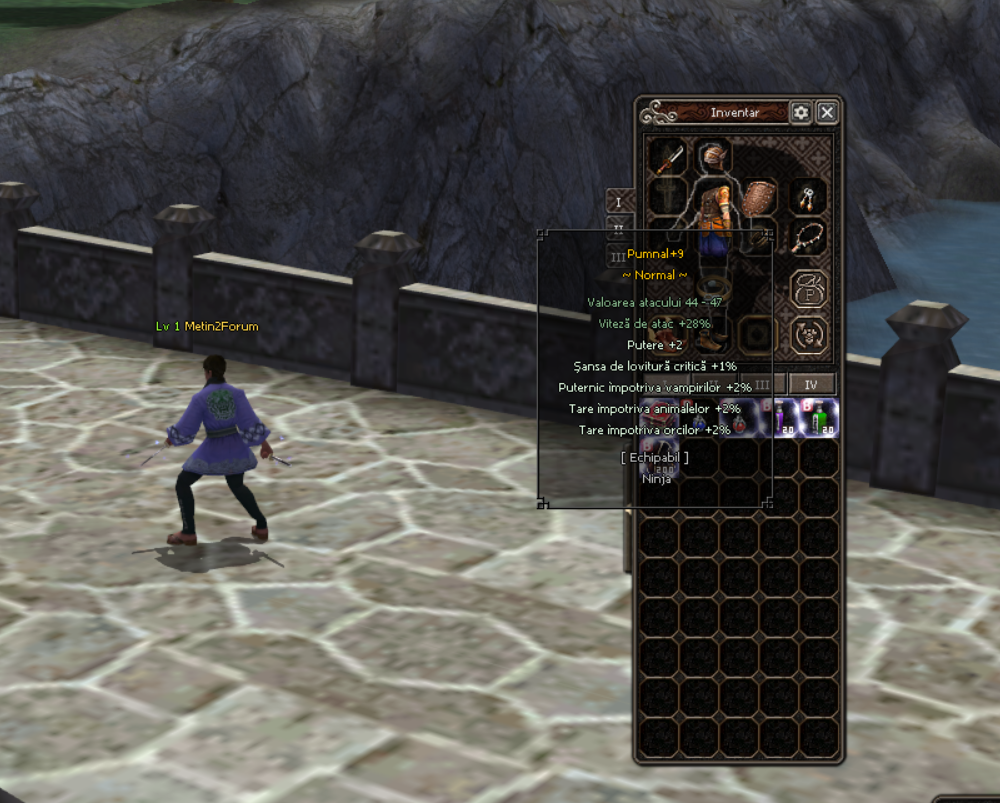Image resolution: width=1000 pixels, height=803 pixels.
Task: Switch to equipment page I tab
Action: (619, 202)
